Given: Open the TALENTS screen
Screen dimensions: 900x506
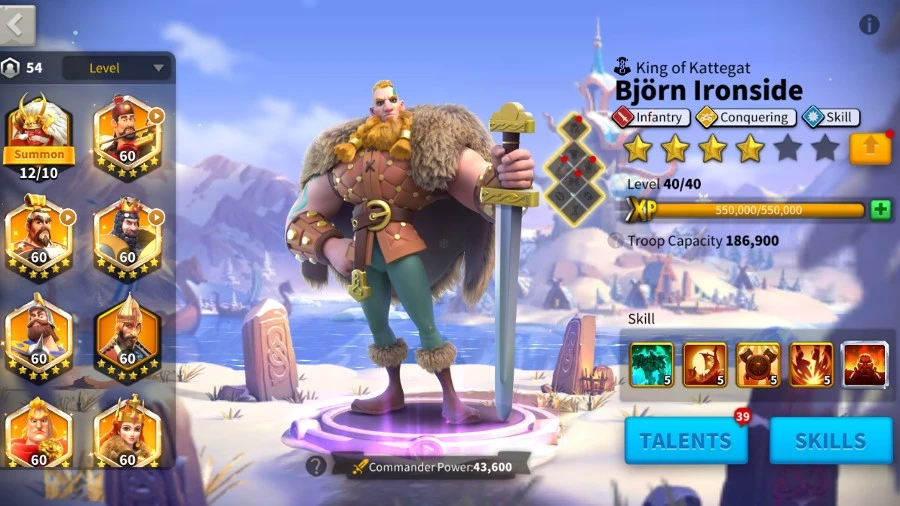Looking at the screenshot, I should [x=686, y=440].
